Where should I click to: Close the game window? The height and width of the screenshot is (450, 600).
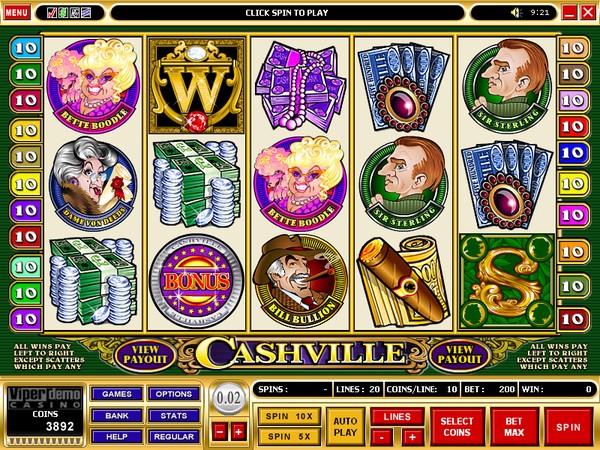[587, 12]
